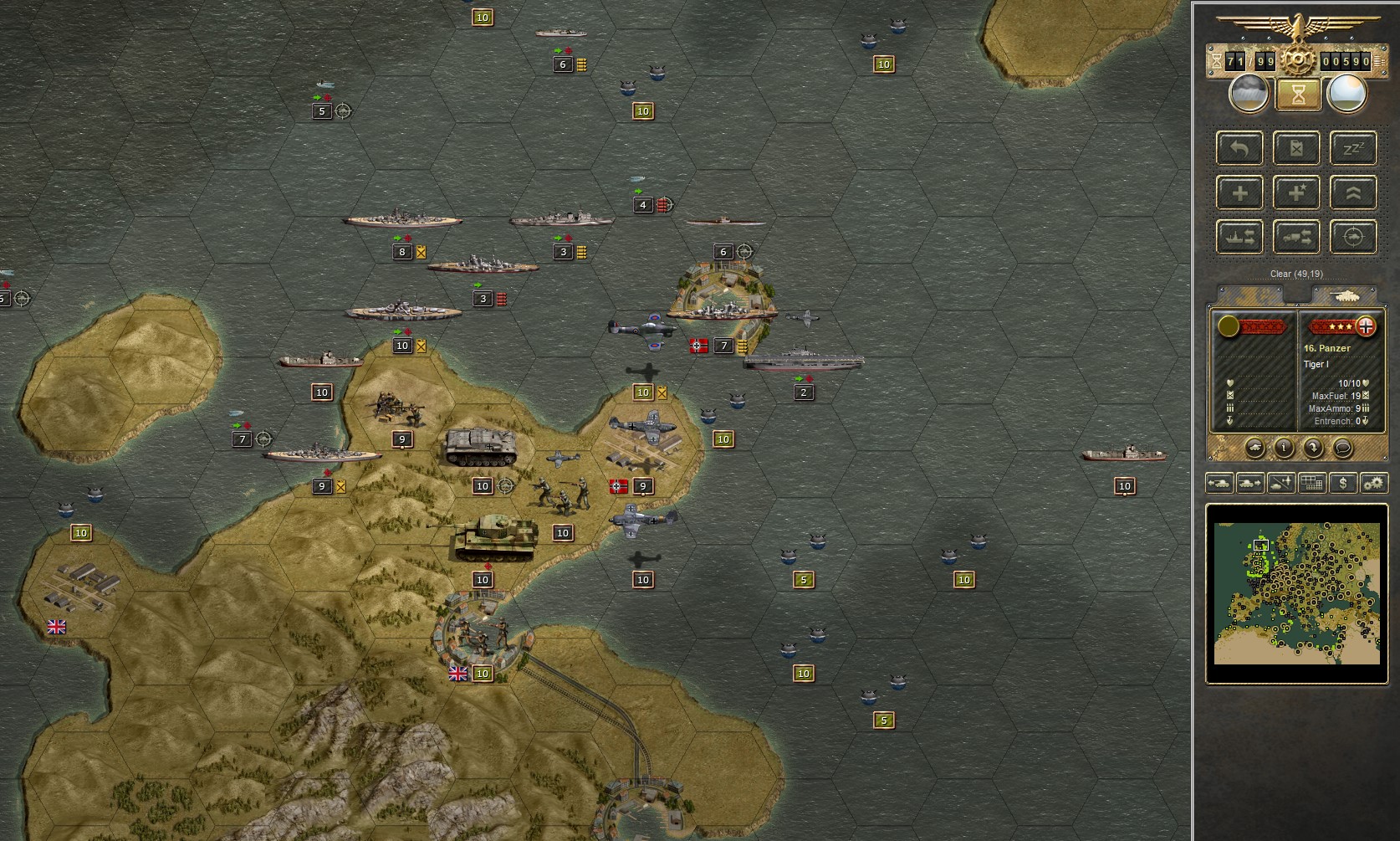This screenshot has width=1400, height=841.
Task: Toggle the attack target crosshair overlay
Action: [x=1352, y=237]
